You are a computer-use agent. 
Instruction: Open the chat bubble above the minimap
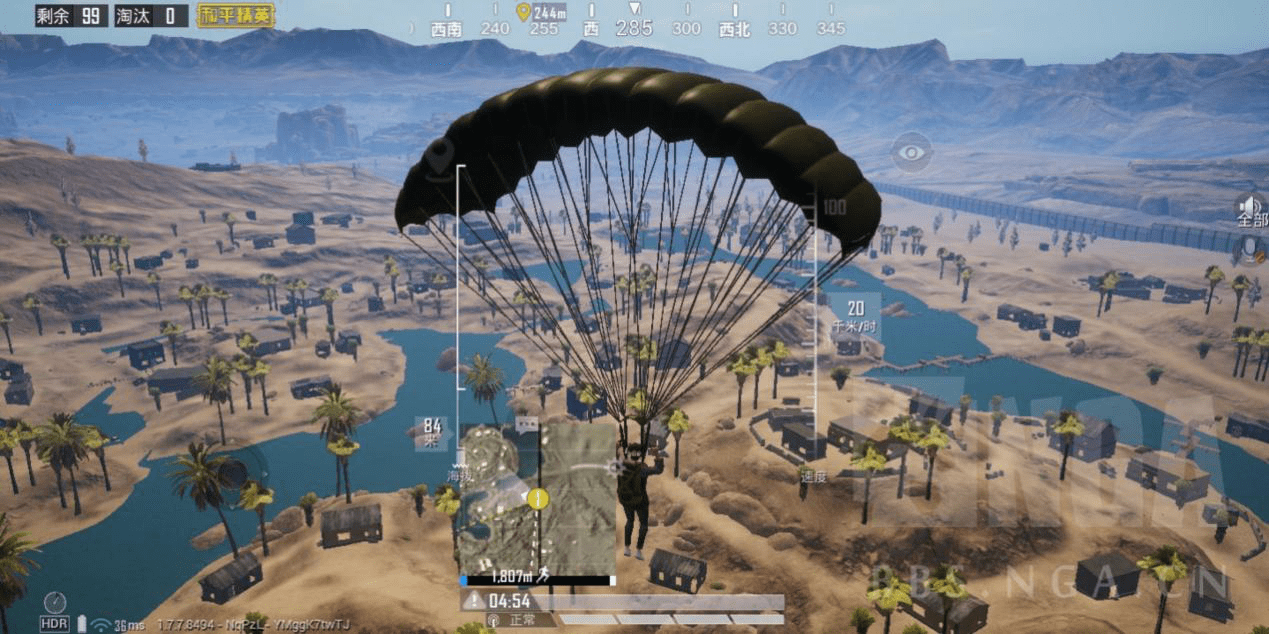[x=526, y=425]
